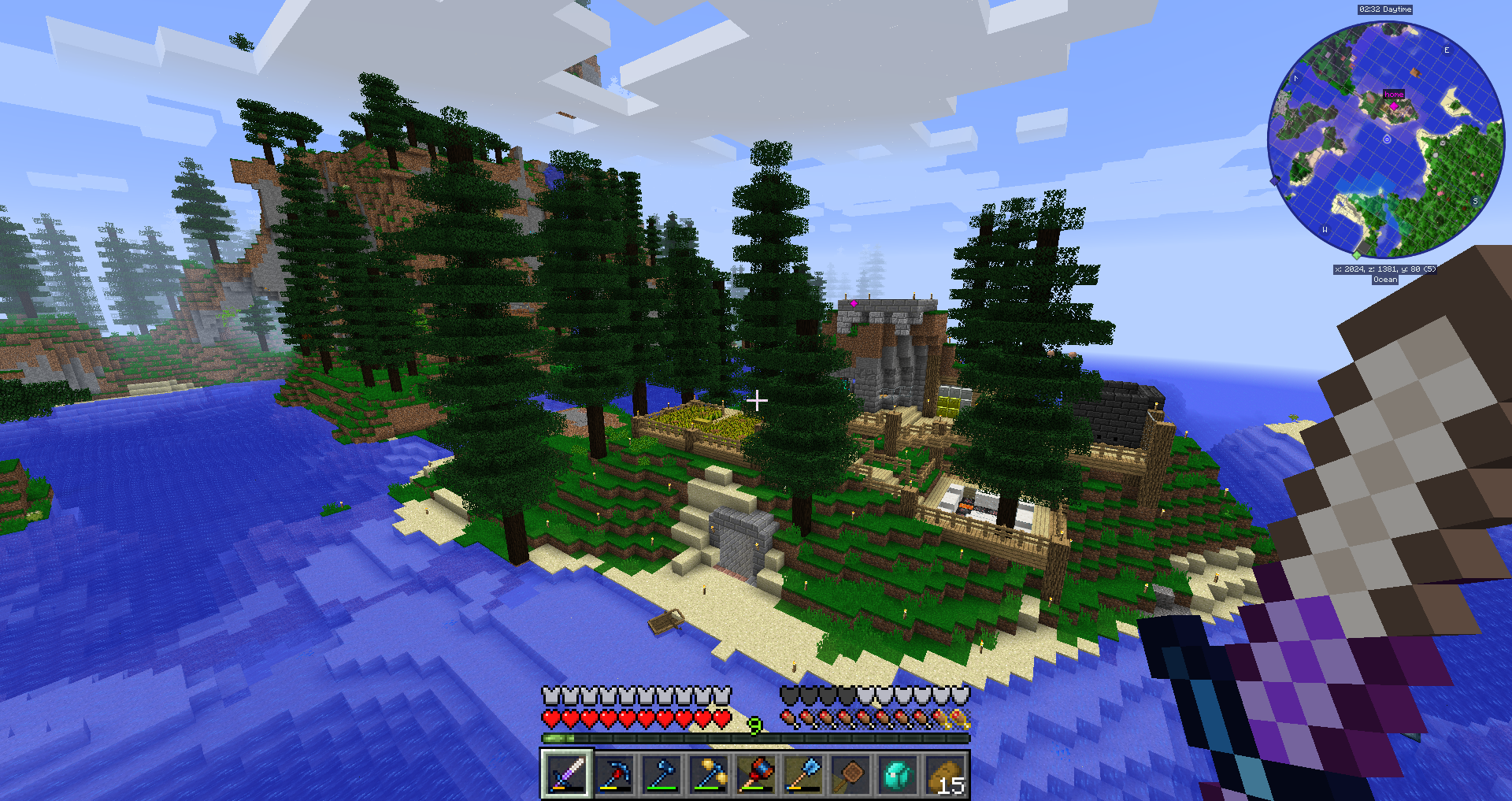Select the blue and red pickaxe slot
1512x801 pixels.
[614, 773]
